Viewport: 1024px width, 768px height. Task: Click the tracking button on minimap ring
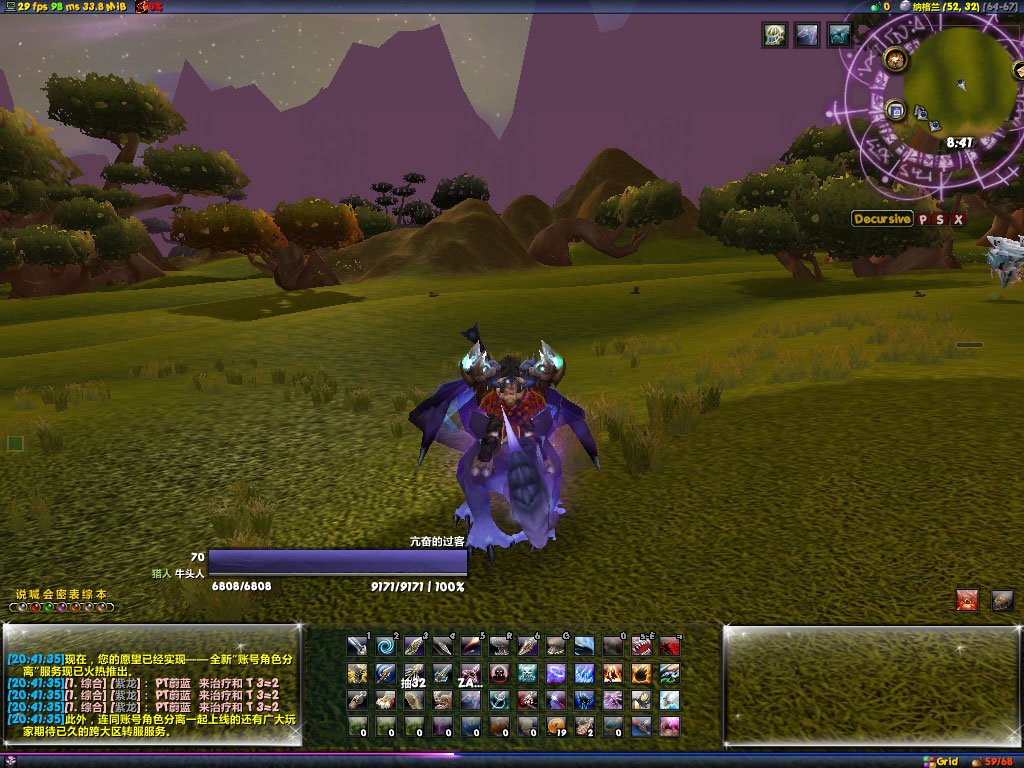tap(895, 60)
